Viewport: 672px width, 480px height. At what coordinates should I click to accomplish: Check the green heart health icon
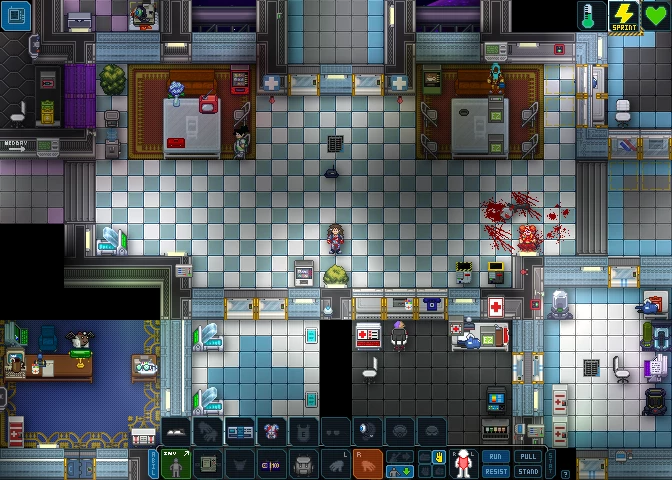tap(655, 16)
